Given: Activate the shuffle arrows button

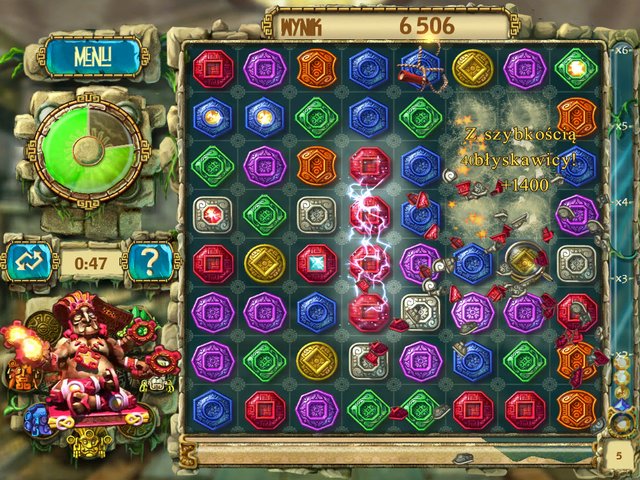Looking at the screenshot, I should (26, 262).
